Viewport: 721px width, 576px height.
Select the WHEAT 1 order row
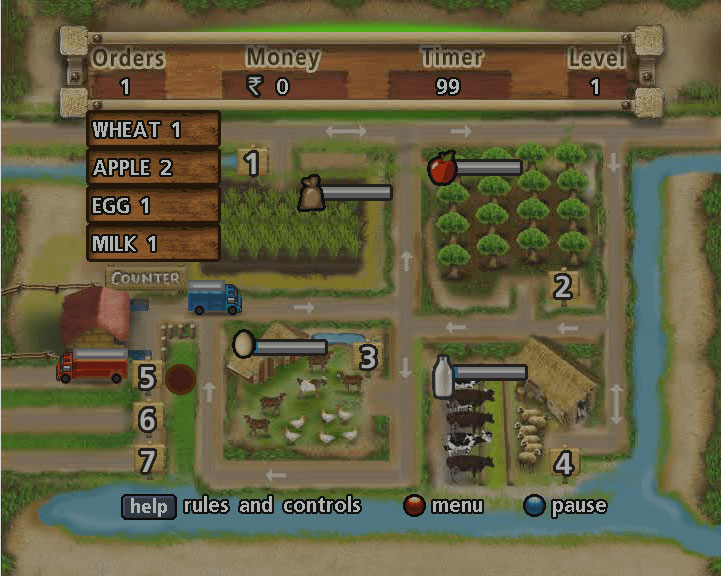(154, 129)
